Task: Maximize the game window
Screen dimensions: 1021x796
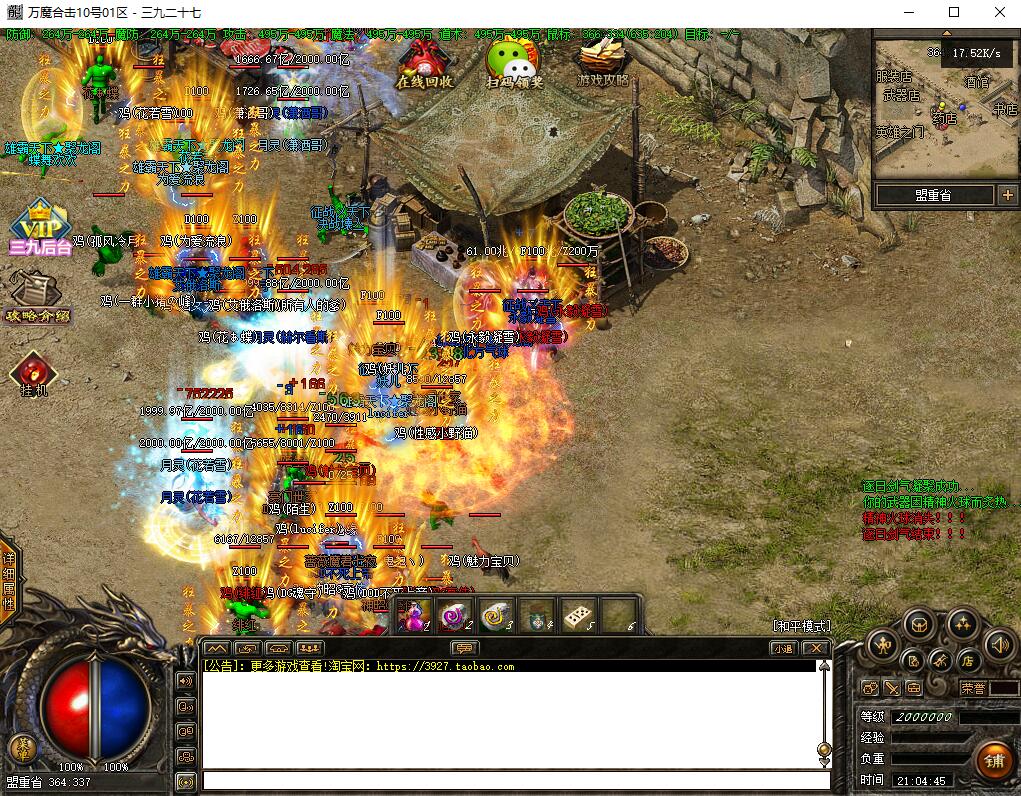Action: pyautogui.click(x=954, y=12)
